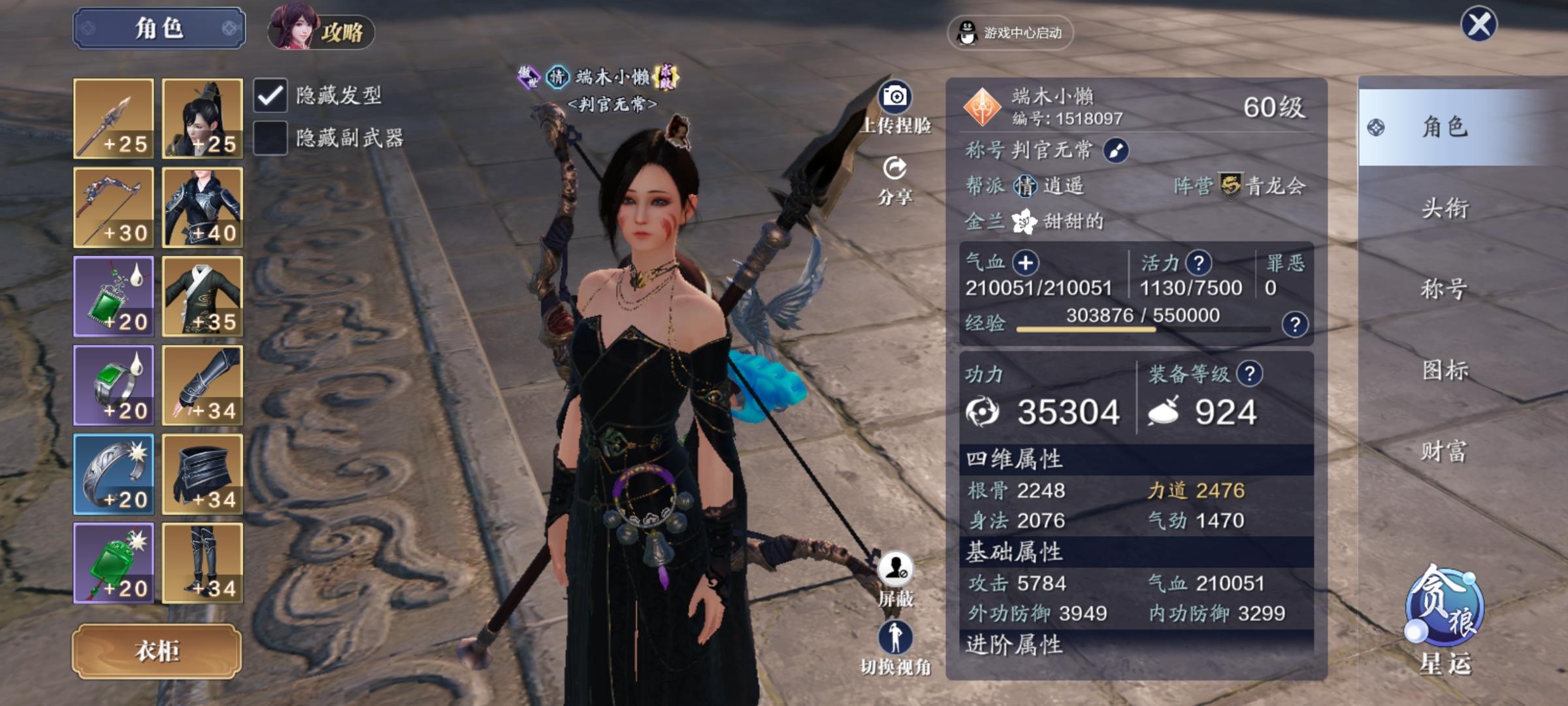Select the +34 boots slot

(x=203, y=563)
